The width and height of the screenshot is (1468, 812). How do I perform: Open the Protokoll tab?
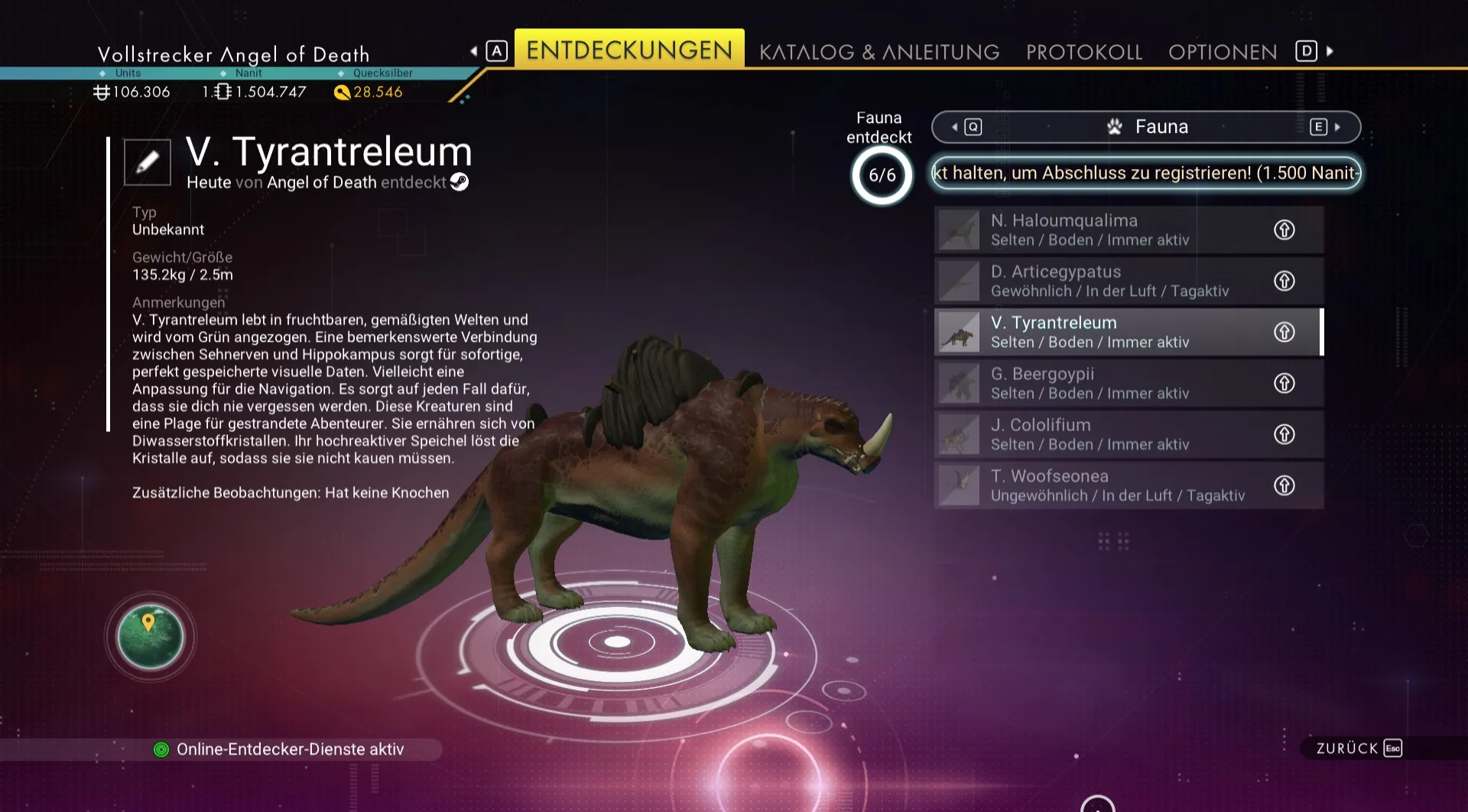point(1083,52)
